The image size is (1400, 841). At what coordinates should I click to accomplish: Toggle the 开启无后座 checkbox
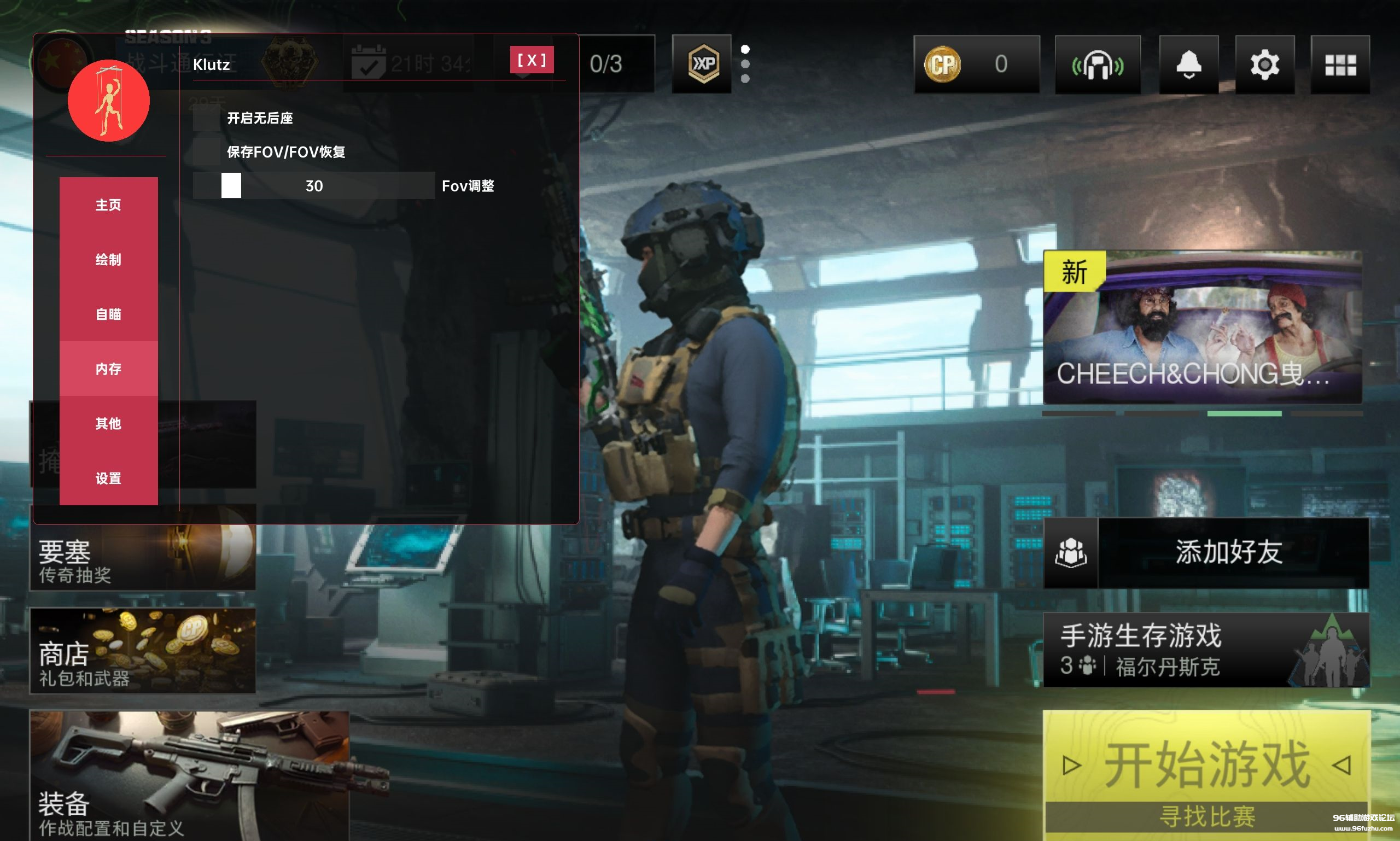point(206,118)
